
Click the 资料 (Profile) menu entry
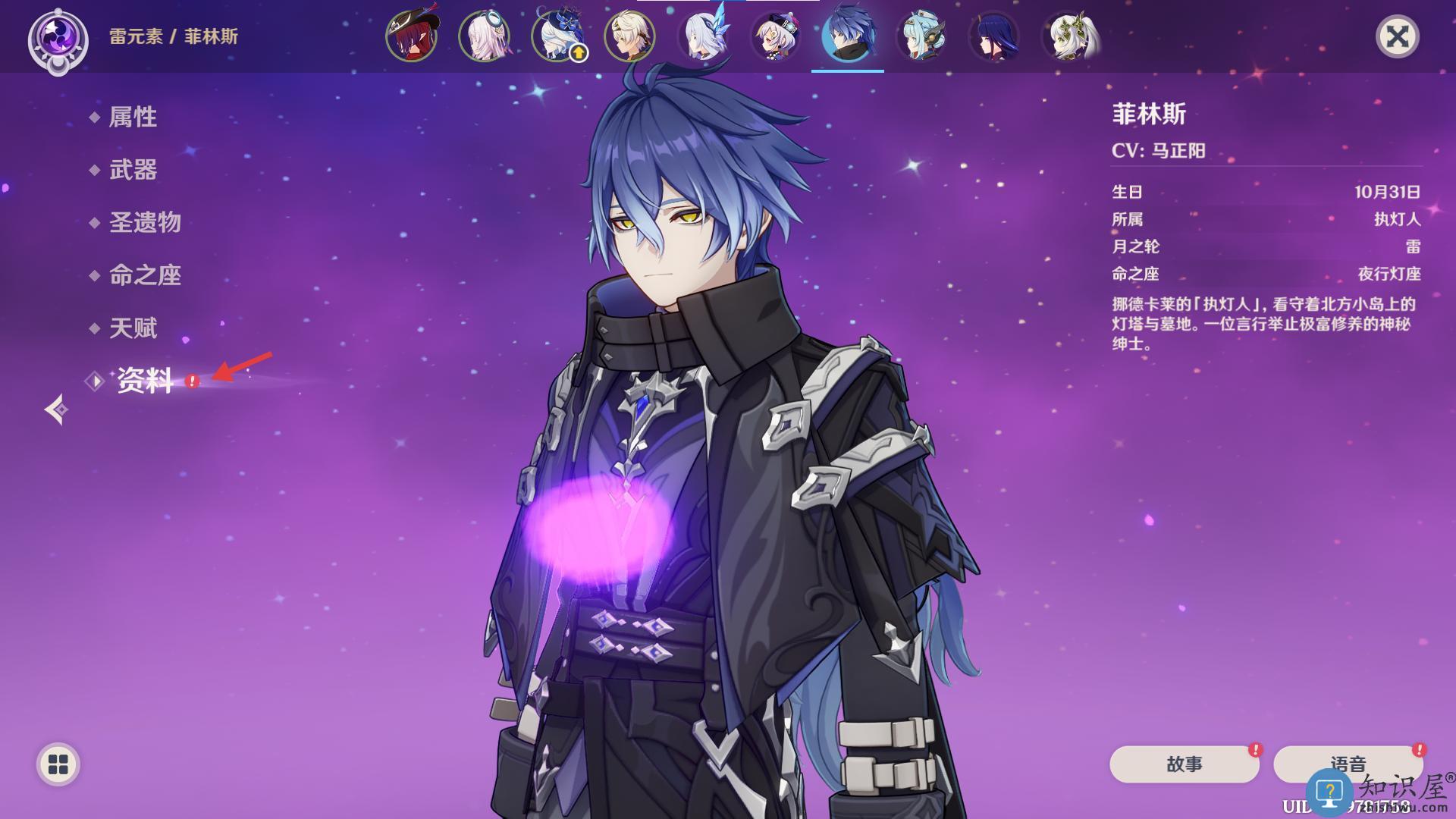[145, 381]
